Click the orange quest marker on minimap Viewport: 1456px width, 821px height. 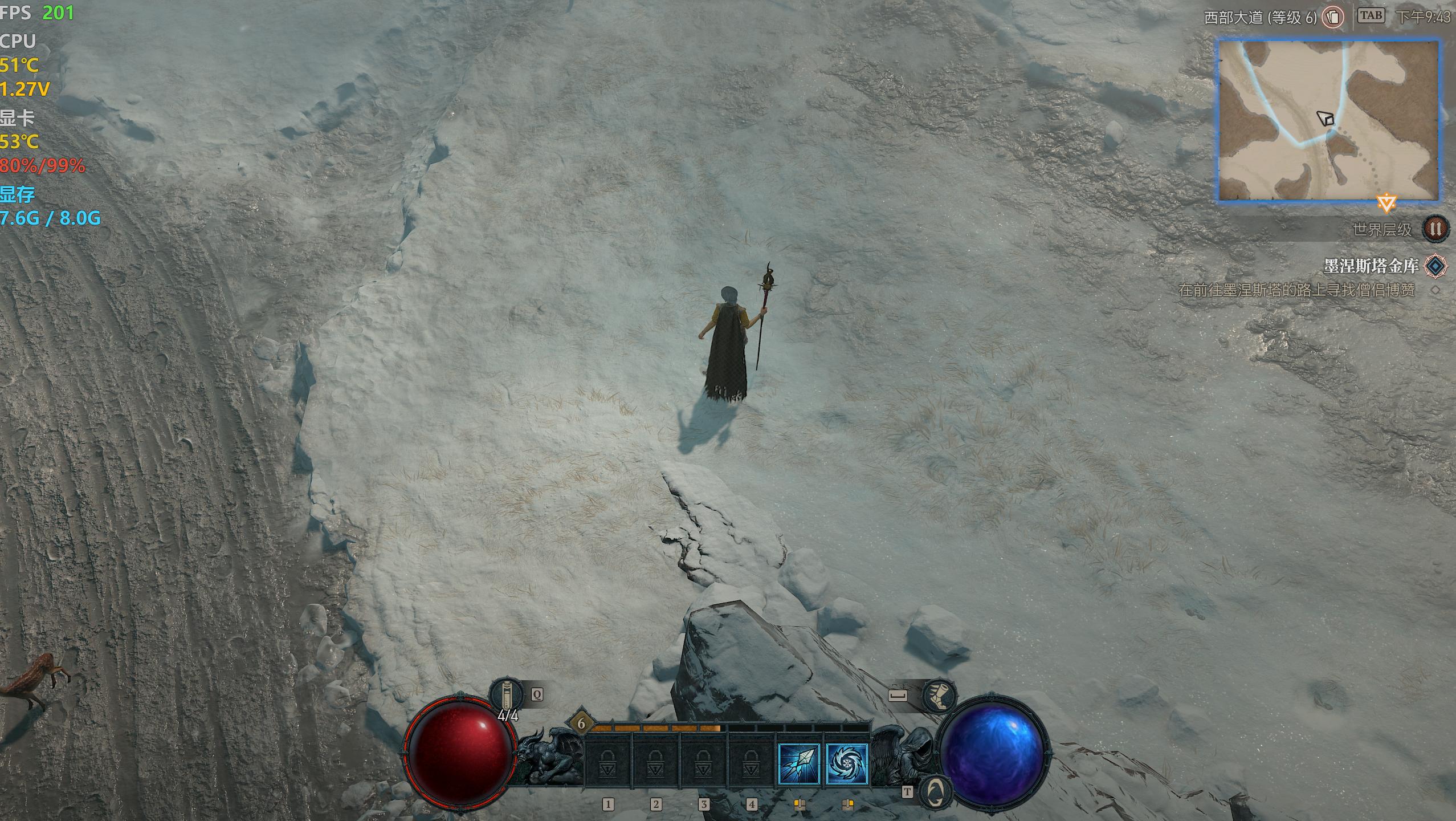(1386, 202)
